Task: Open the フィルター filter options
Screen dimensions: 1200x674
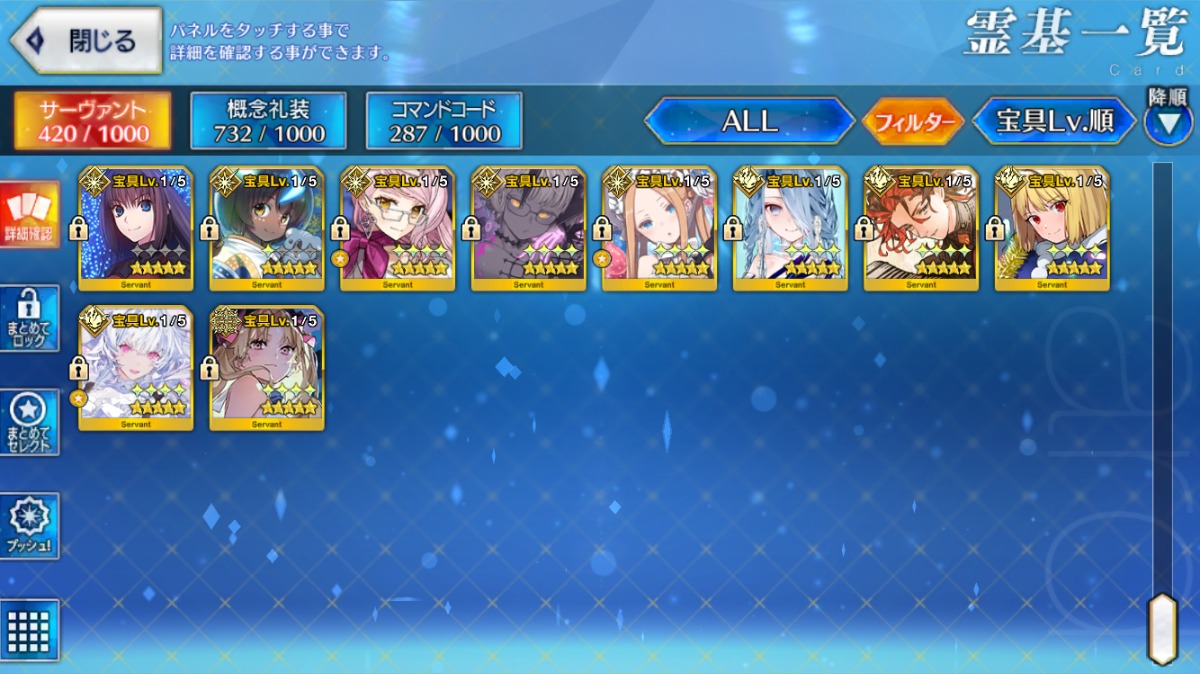Action: 912,123
